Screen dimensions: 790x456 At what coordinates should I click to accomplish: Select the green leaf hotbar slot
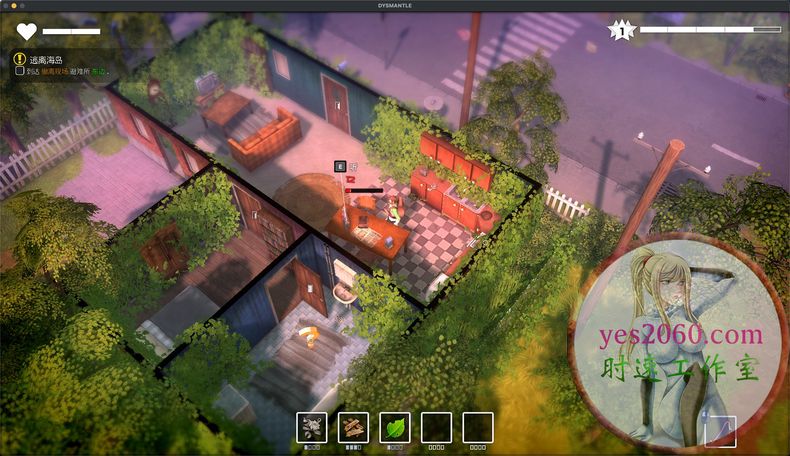[x=395, y=427]
